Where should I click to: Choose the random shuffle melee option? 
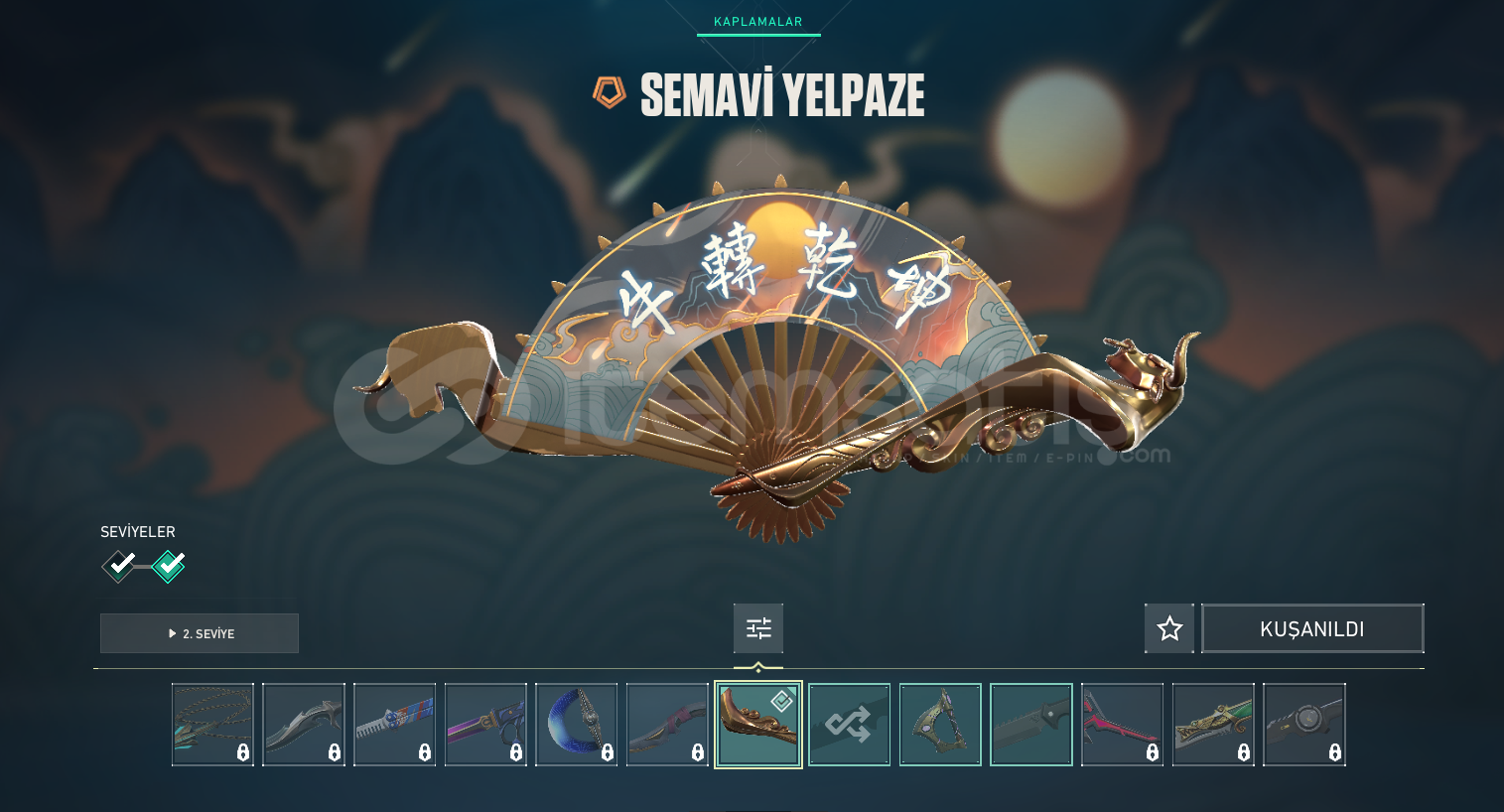(x=849, y=725)
